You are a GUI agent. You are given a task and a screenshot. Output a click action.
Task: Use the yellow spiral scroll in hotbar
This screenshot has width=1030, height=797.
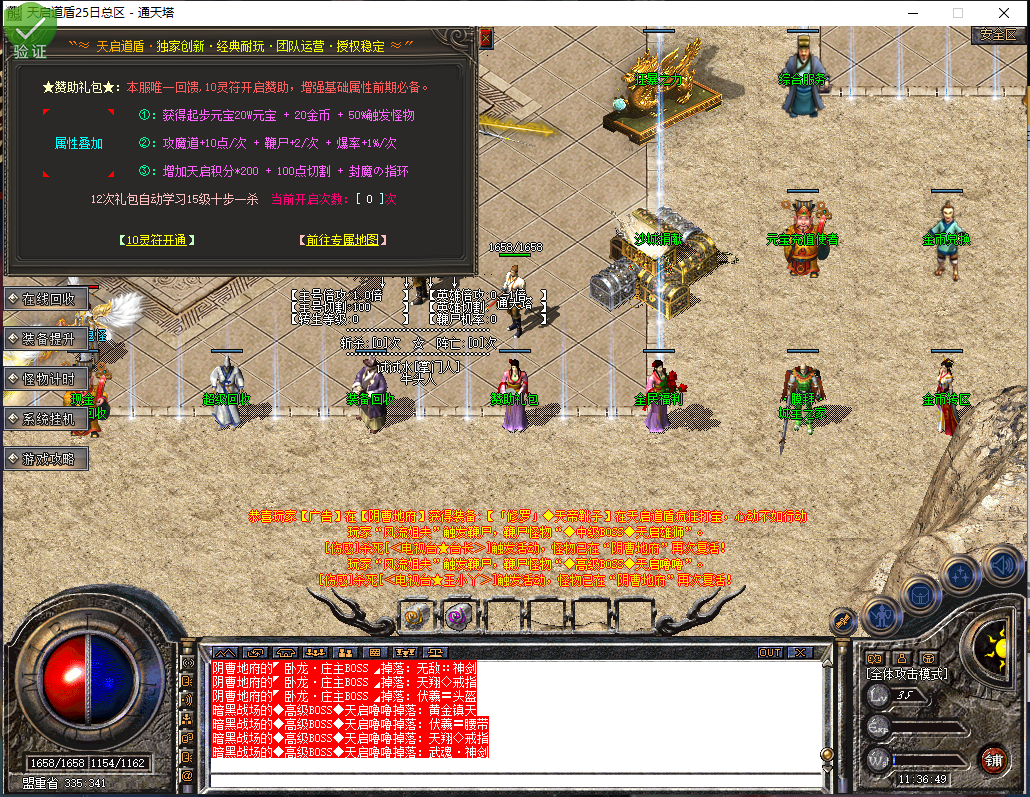tap(414, 614)
